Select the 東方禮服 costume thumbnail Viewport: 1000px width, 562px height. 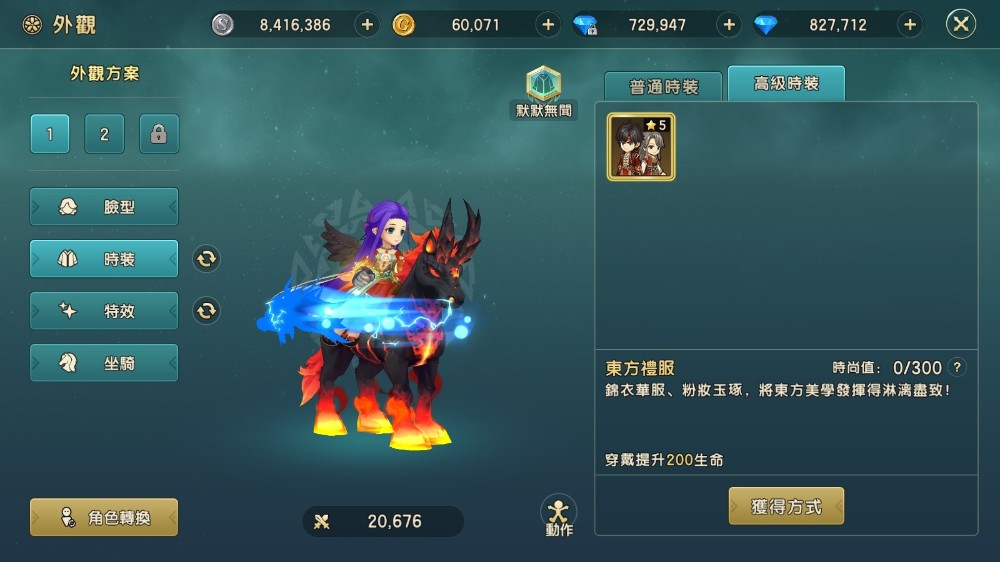tap(641, 147)
